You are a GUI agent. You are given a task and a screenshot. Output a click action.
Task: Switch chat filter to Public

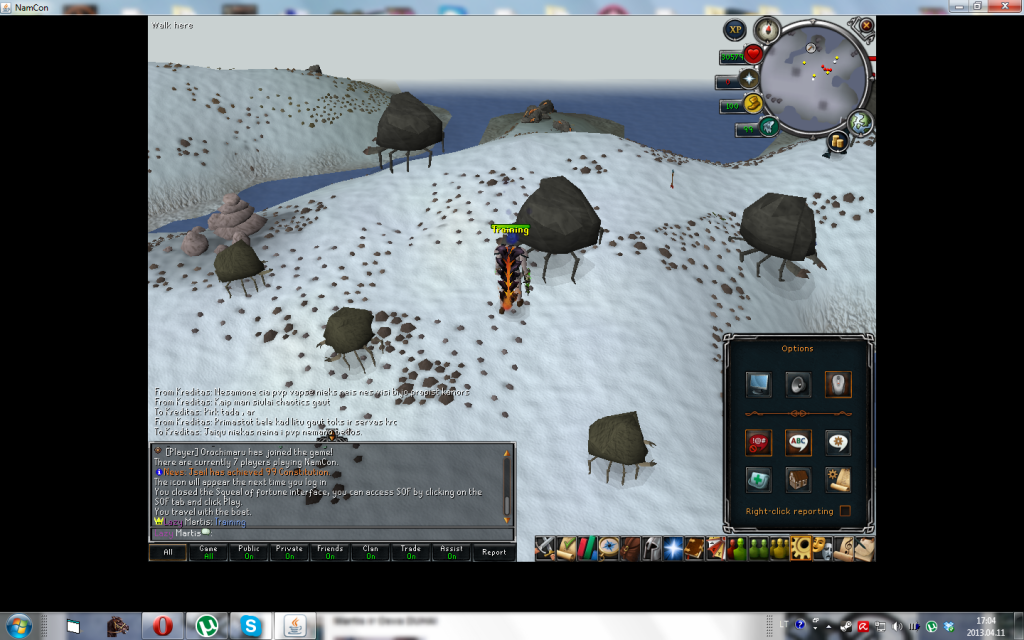[x=249, y=552]
